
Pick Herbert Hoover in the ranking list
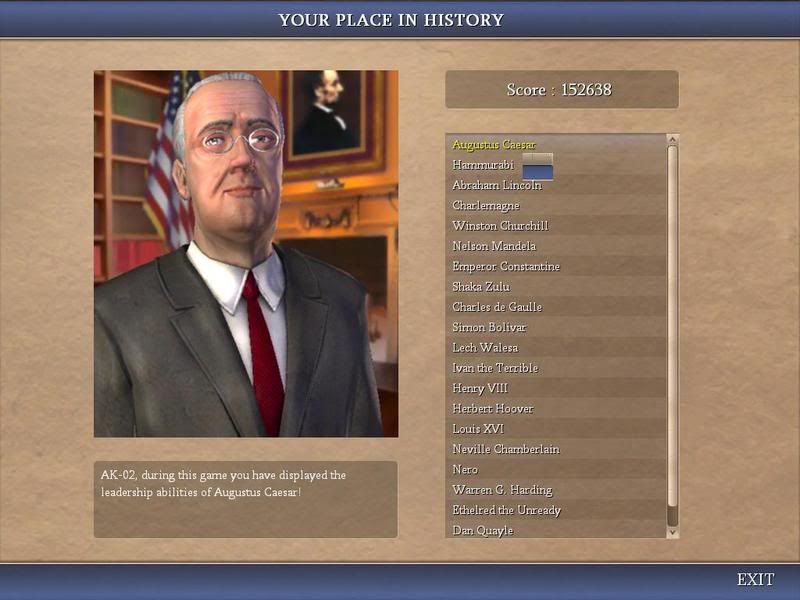pos(493,408)
